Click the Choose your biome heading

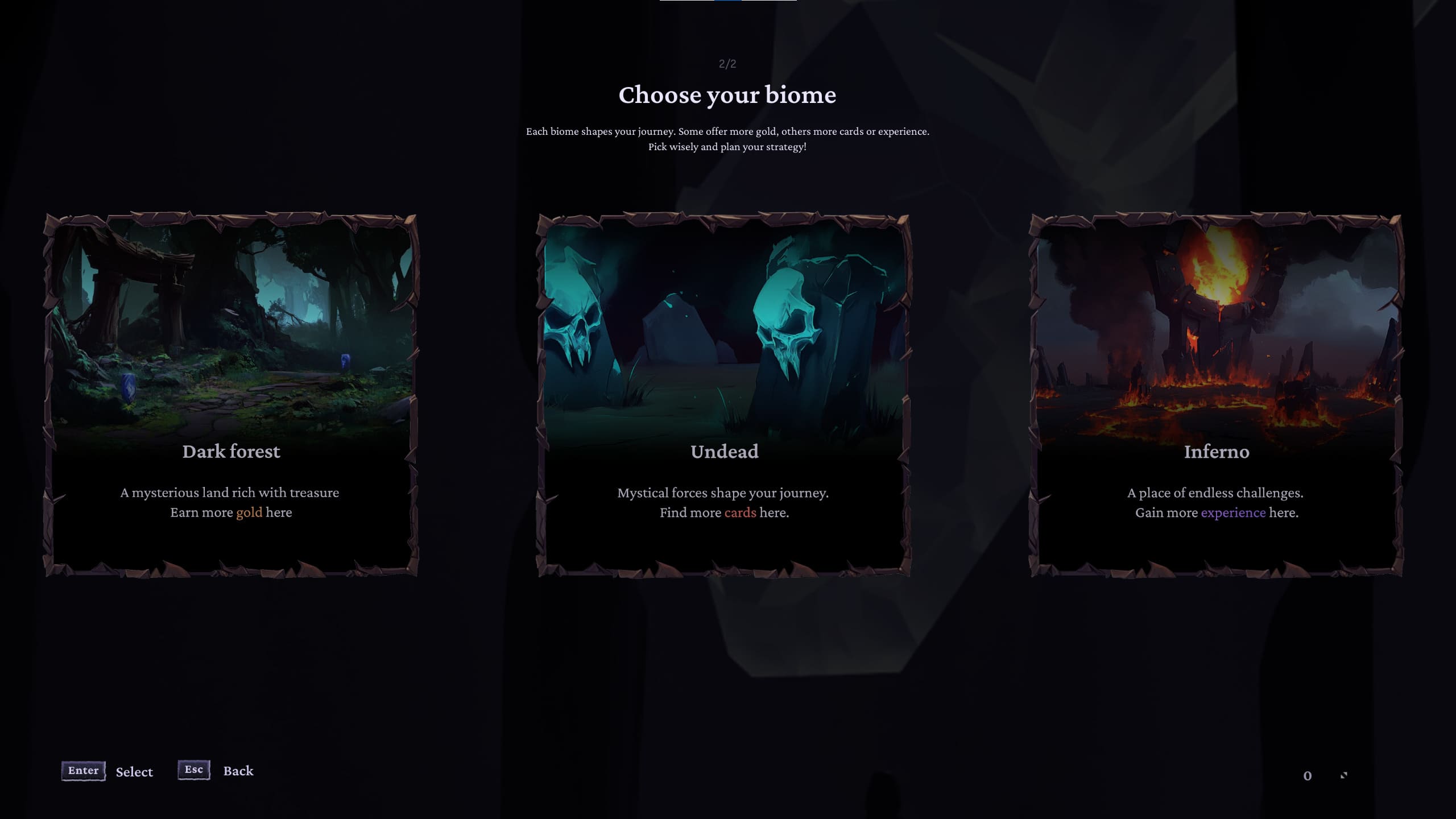pos(727,95)
